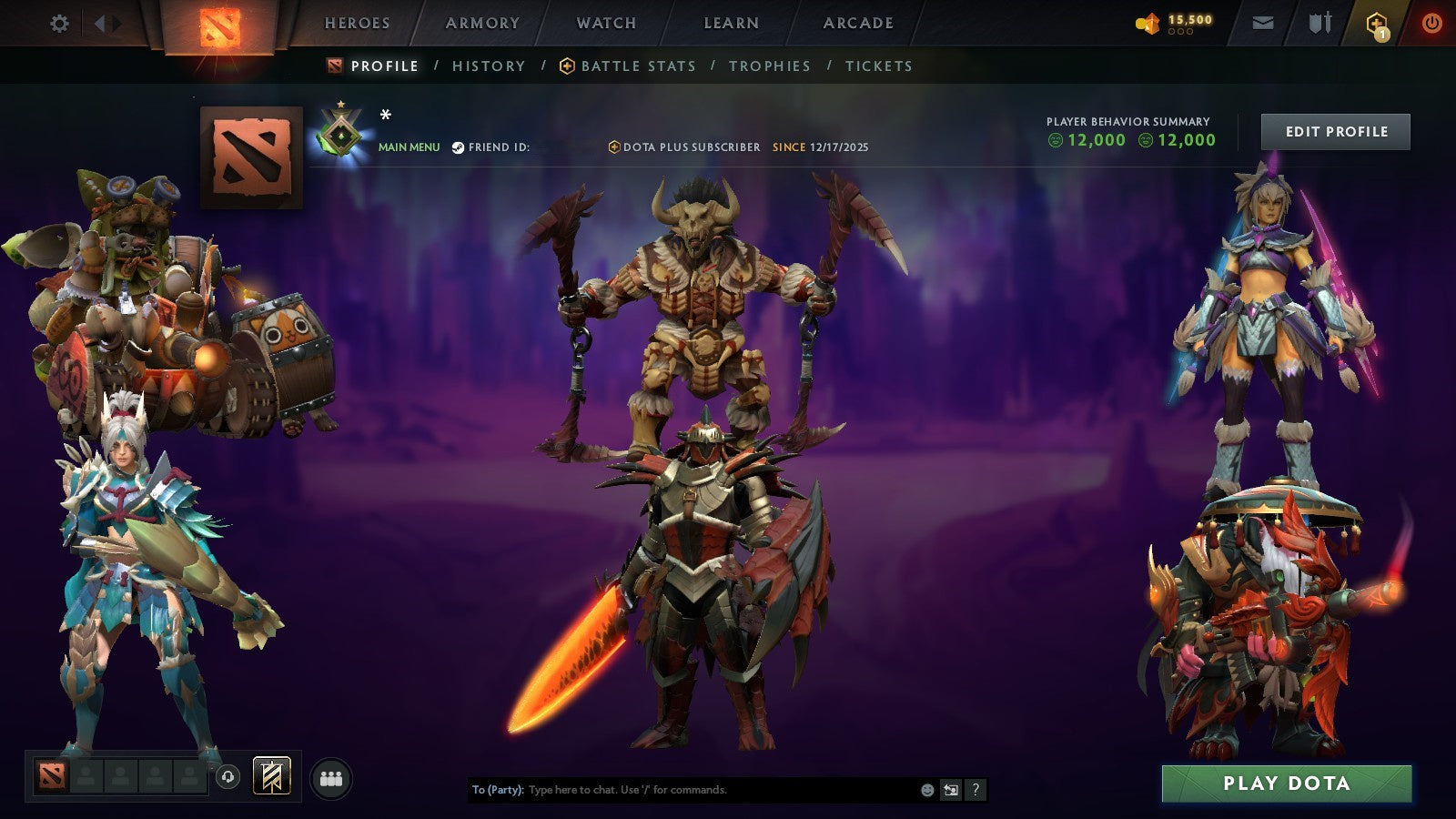Open the HEROES menu
Screen dimensions: 1456x819
356,24
